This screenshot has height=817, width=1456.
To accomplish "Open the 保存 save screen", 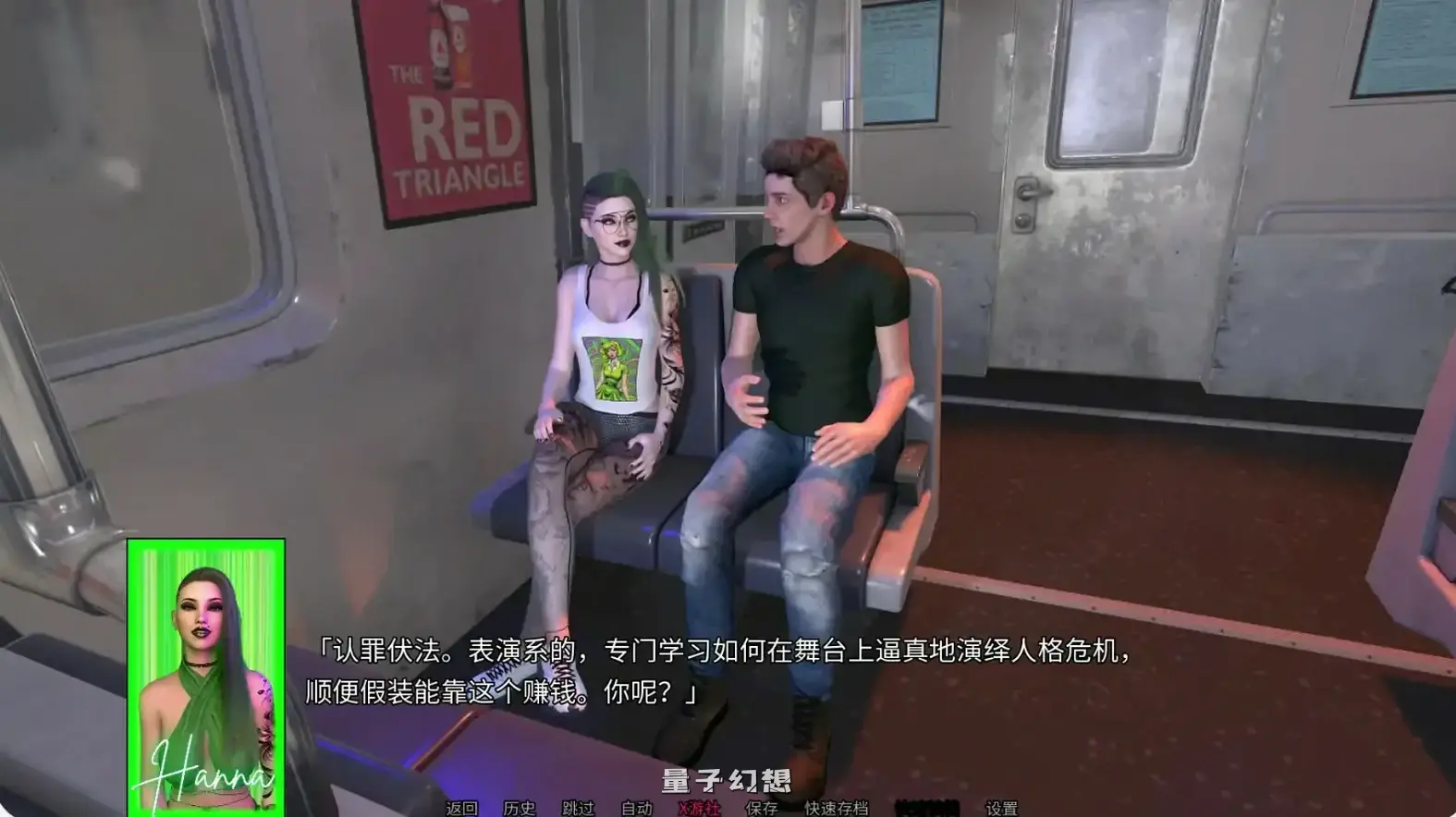I will pos(762,809).
